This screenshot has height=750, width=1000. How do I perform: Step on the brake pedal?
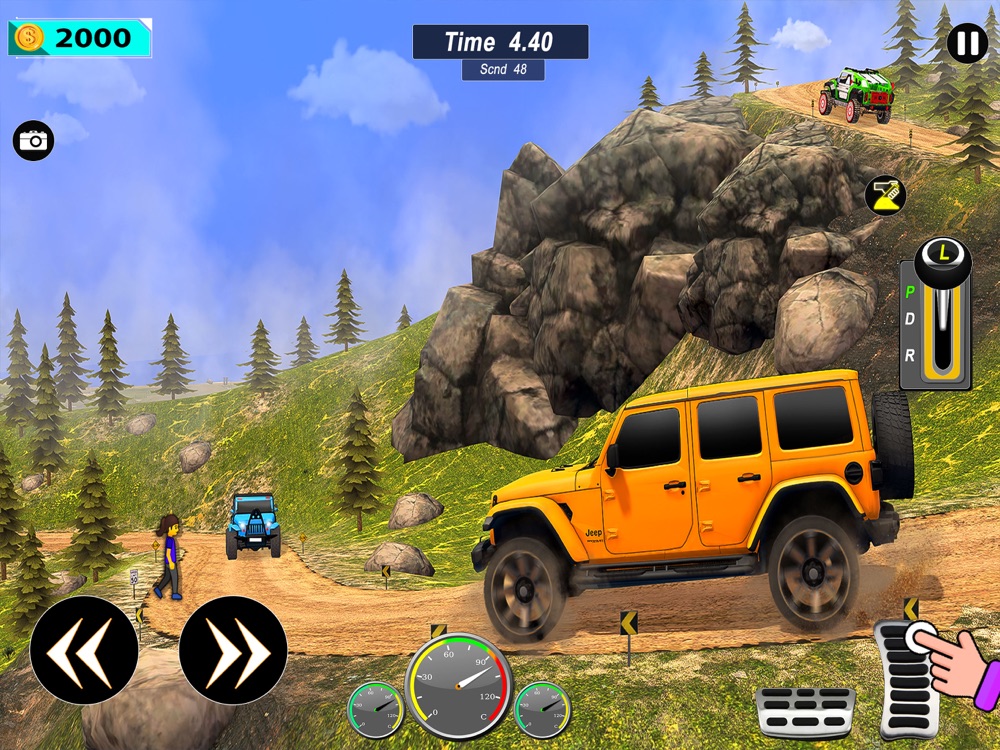point(804,712)
